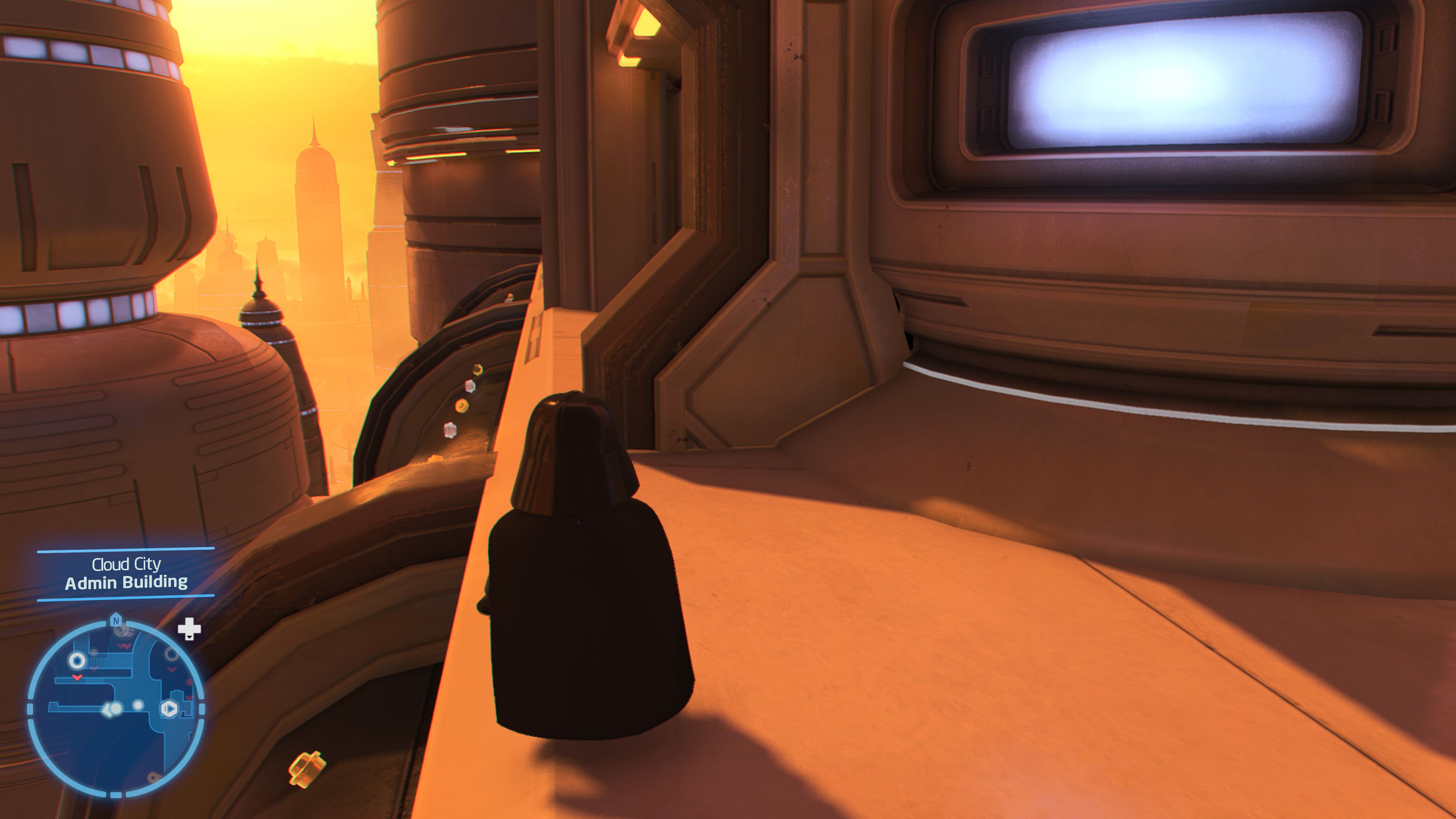The height and width of the screenshot is (819, 1456).
Task: Click the red waypoint chevron on the minimap left
Action: tap(77, 677)
